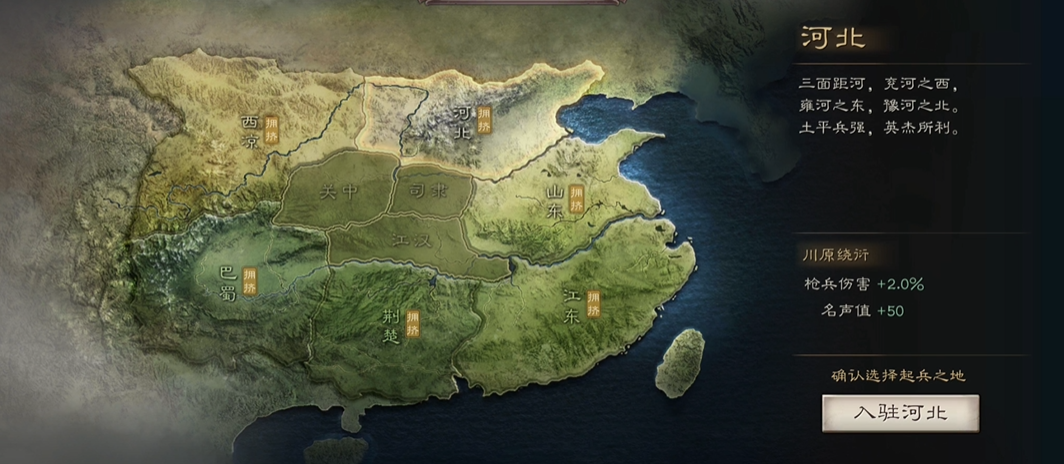The width and height of the screenshot is (1064, 464).
Task: Select the 河北 region on the map
Action: (463, 121)
